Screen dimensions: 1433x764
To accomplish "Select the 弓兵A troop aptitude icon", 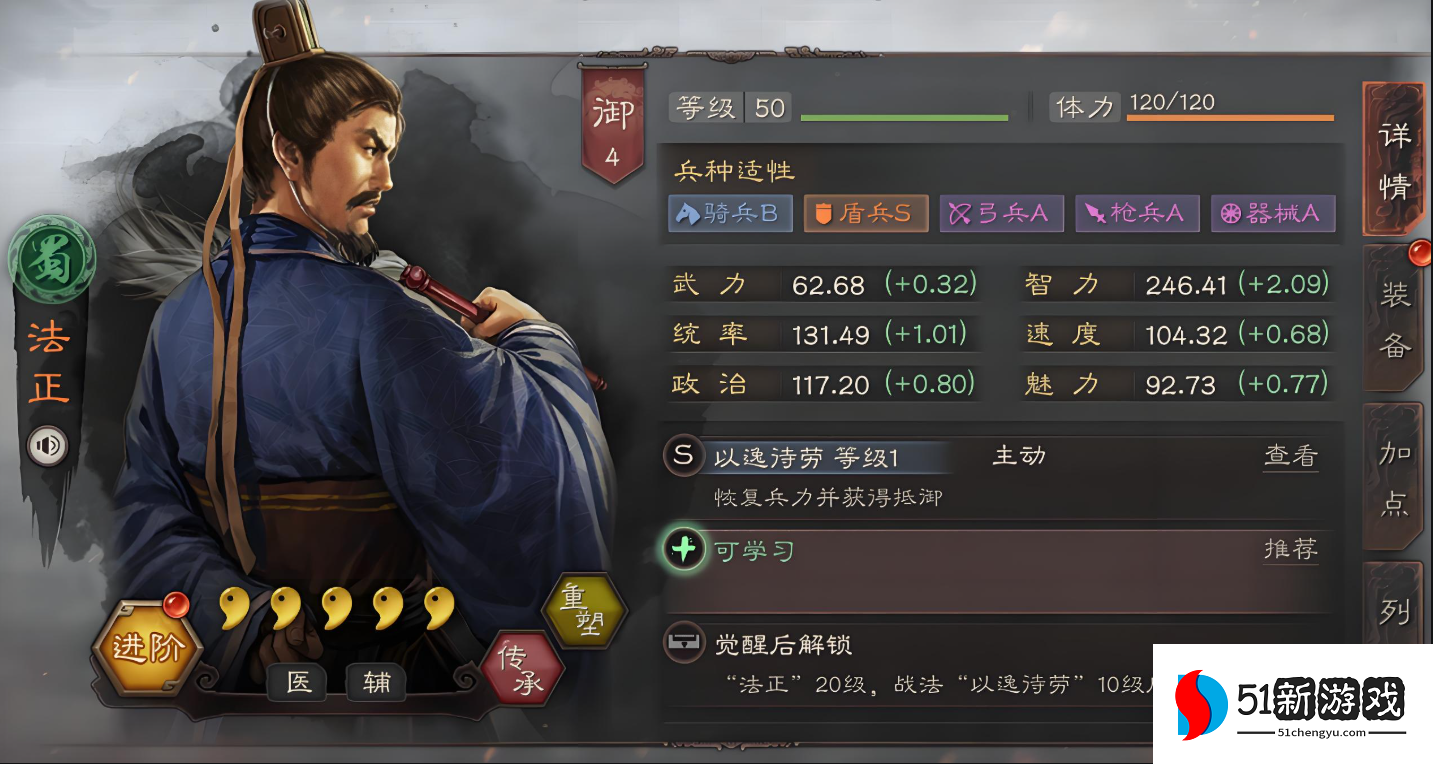I will 1001,213.
